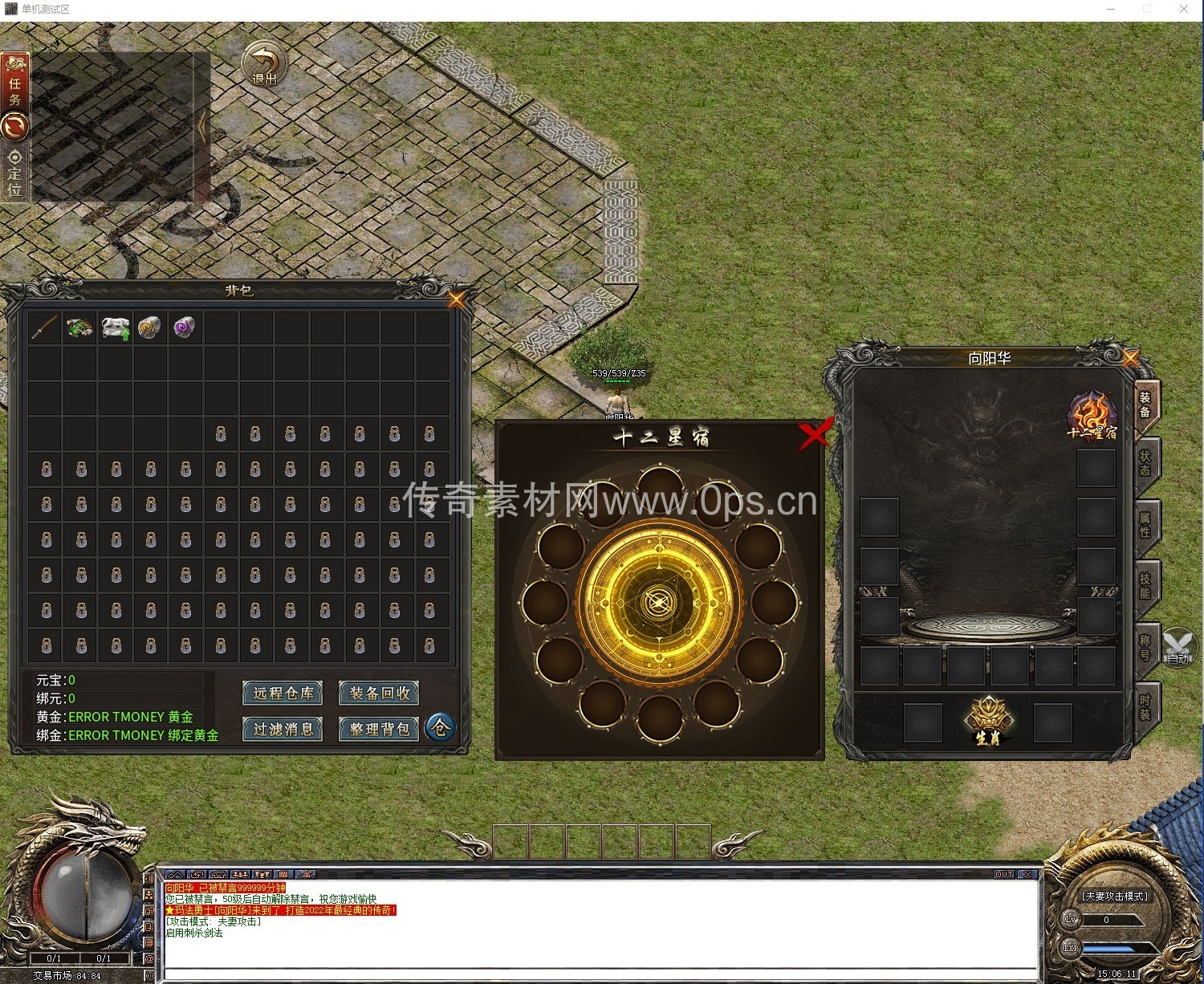This screenshot has width=1204, height=984.
Task: Switch to the 时装 fashion tab
Action: pos(1145,708)
